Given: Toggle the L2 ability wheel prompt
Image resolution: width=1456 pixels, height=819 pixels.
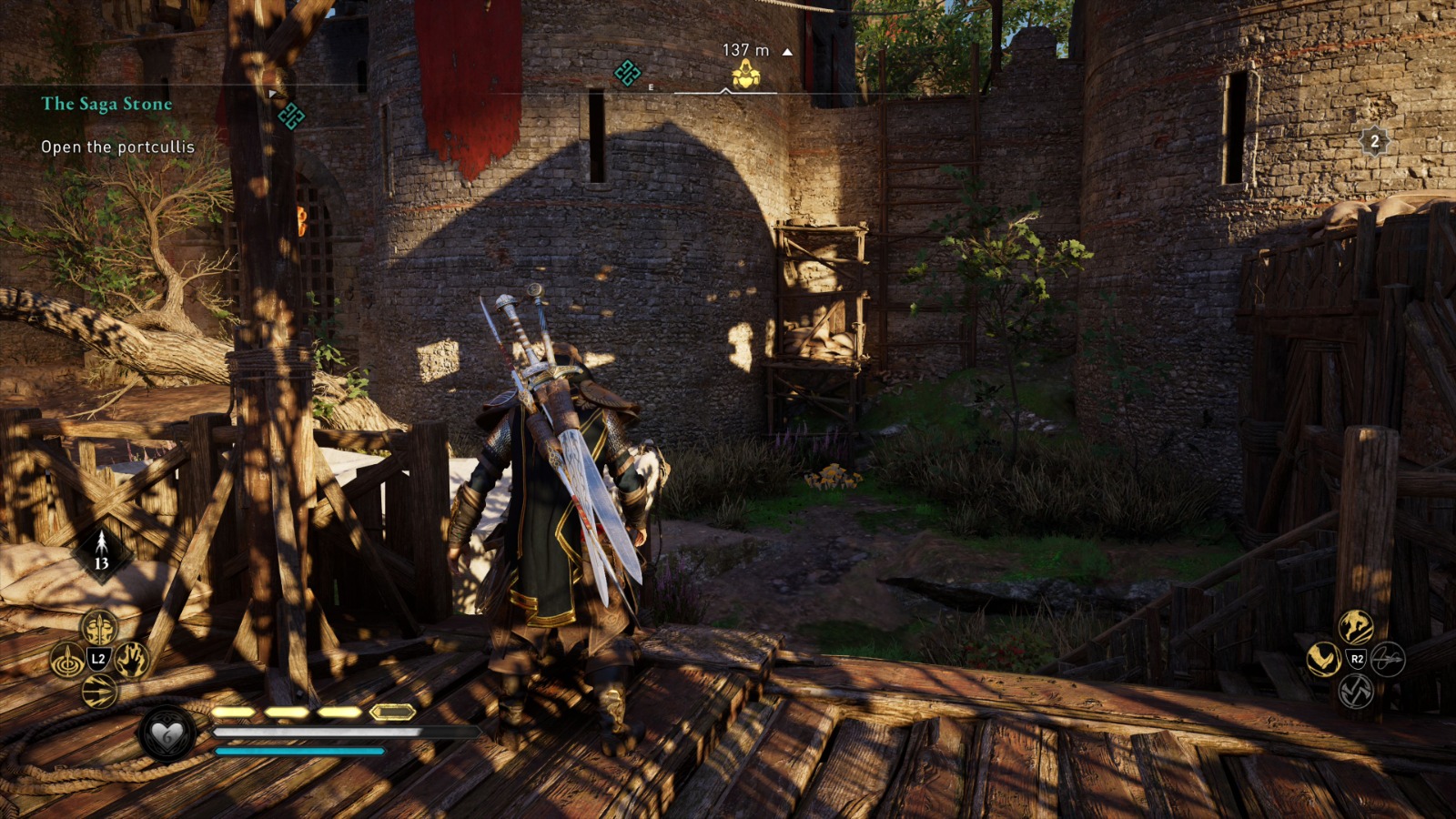Looking at the screenshot, I should coord(98,659).
